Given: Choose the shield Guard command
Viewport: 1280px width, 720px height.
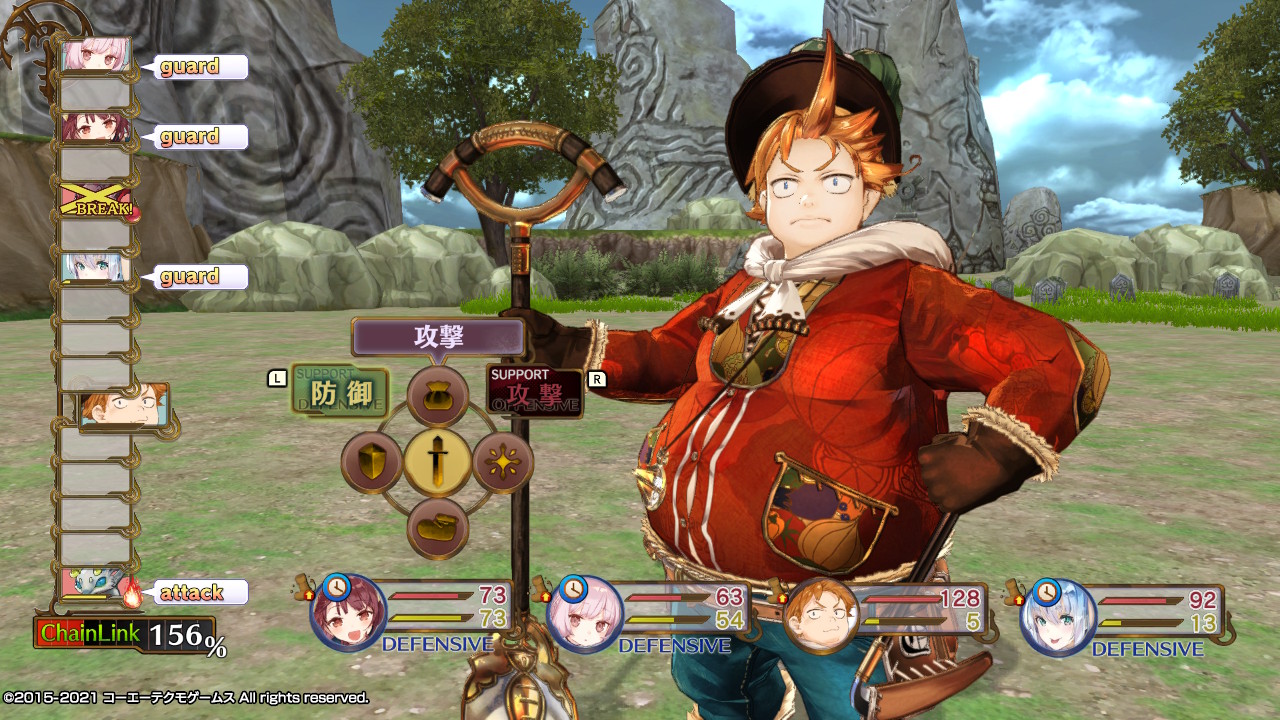Looking at the screenshot, I should pos(372,462).
